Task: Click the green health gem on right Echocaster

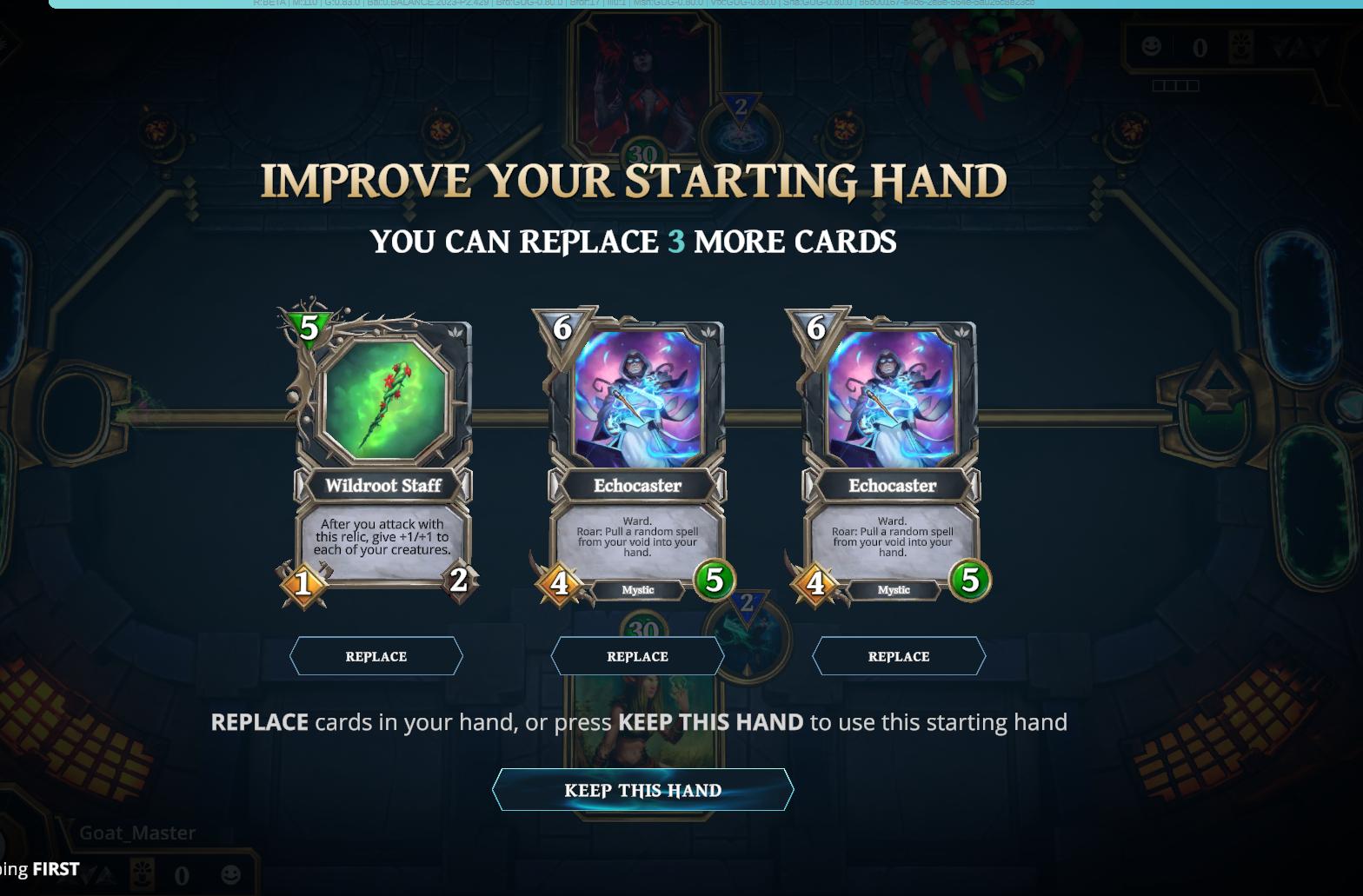Action: click(x=971, y=582)
